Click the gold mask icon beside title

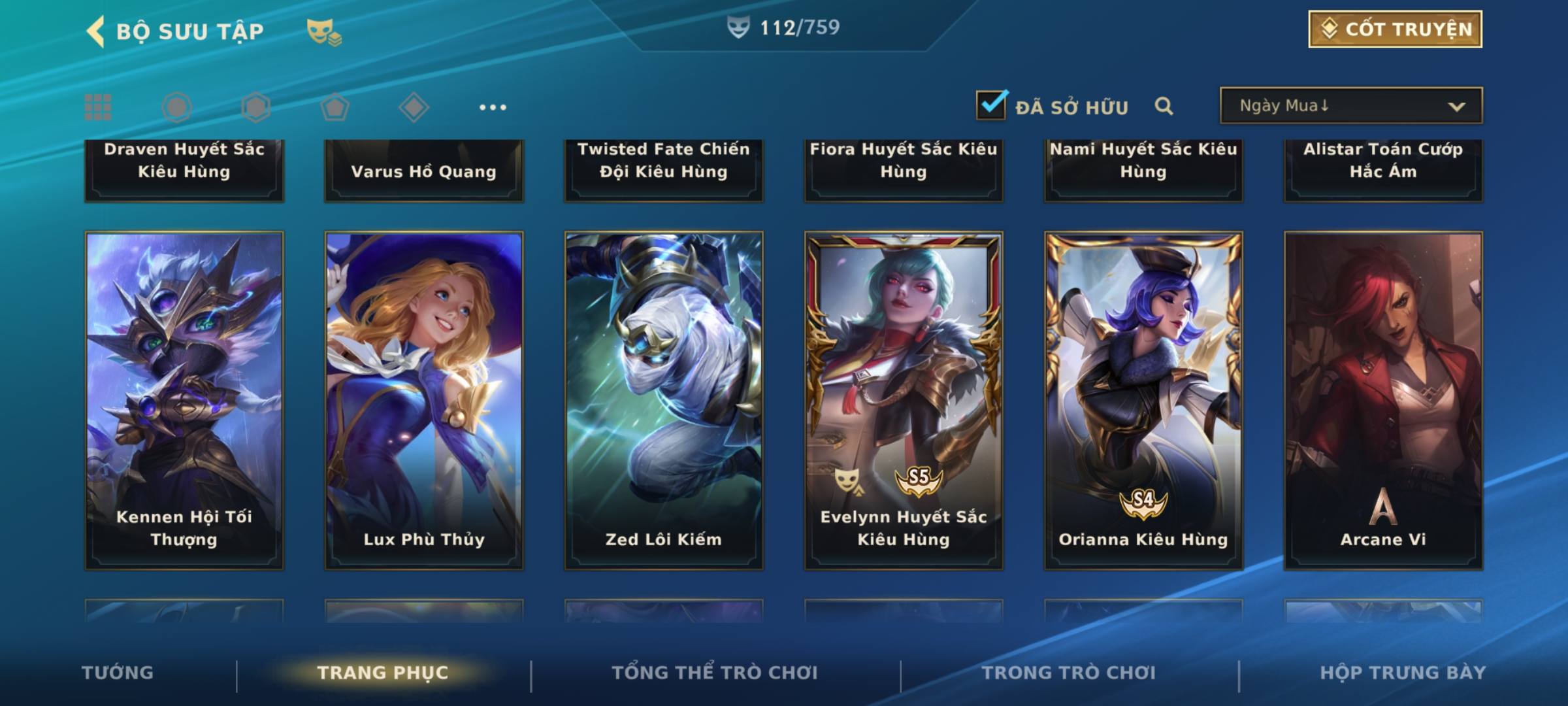pos(323,31)
